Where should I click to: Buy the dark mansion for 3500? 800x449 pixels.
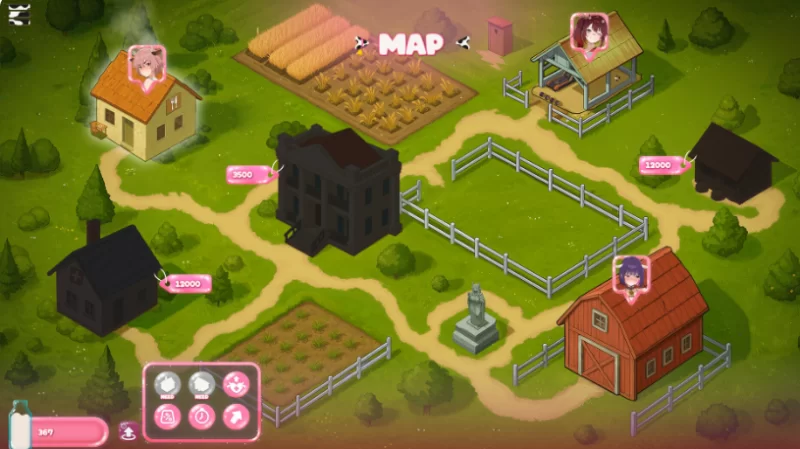245,174
